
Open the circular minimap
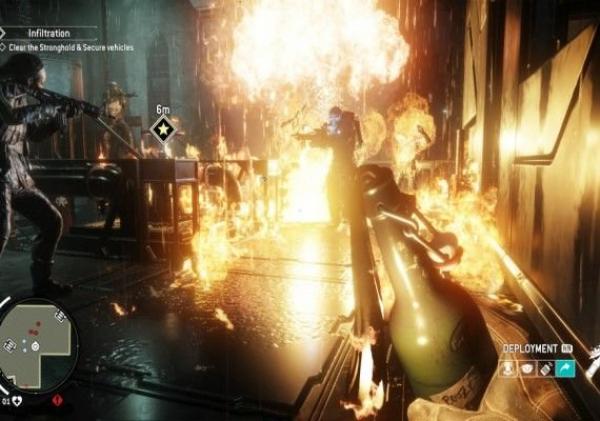36,344
